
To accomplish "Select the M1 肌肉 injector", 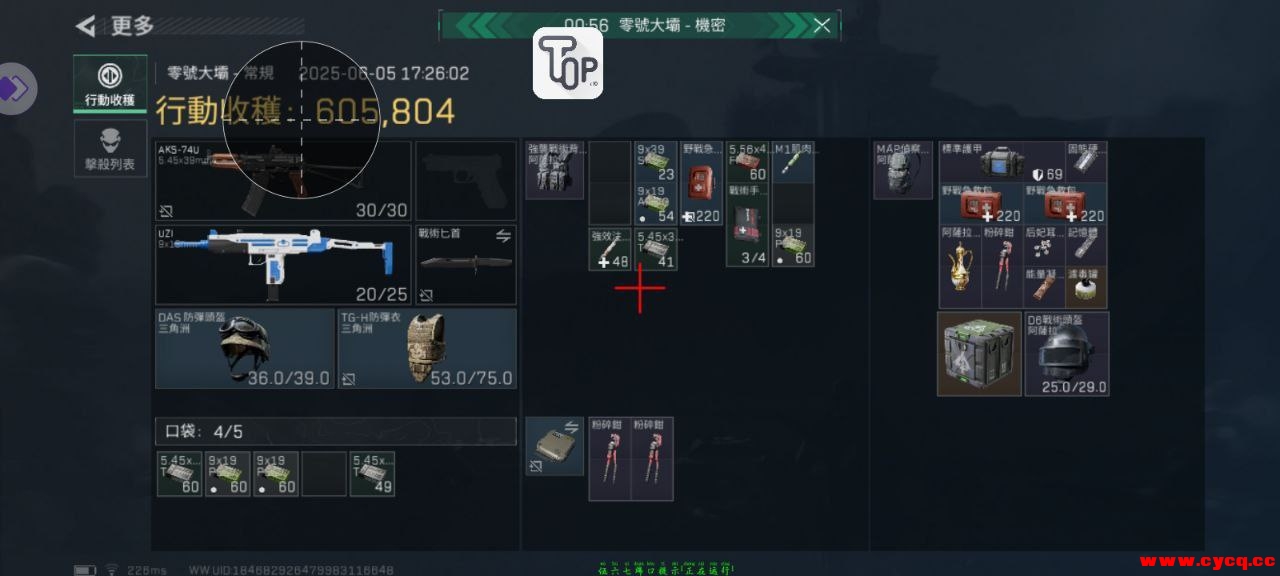I will [793, 161].
